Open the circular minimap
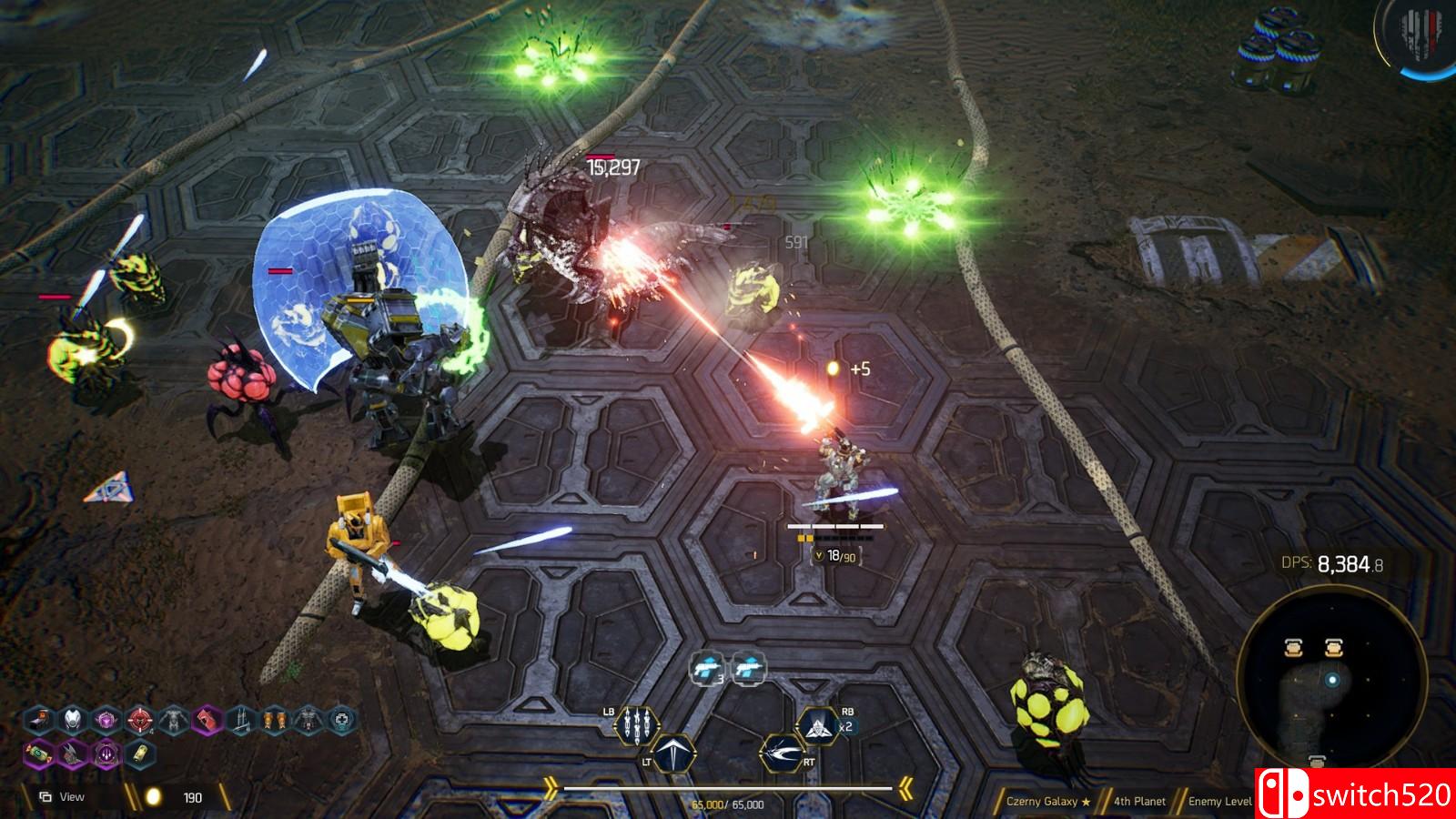Image resolution: width=1456 pixels, height=819 pixels. click(x=1332, y=678)
